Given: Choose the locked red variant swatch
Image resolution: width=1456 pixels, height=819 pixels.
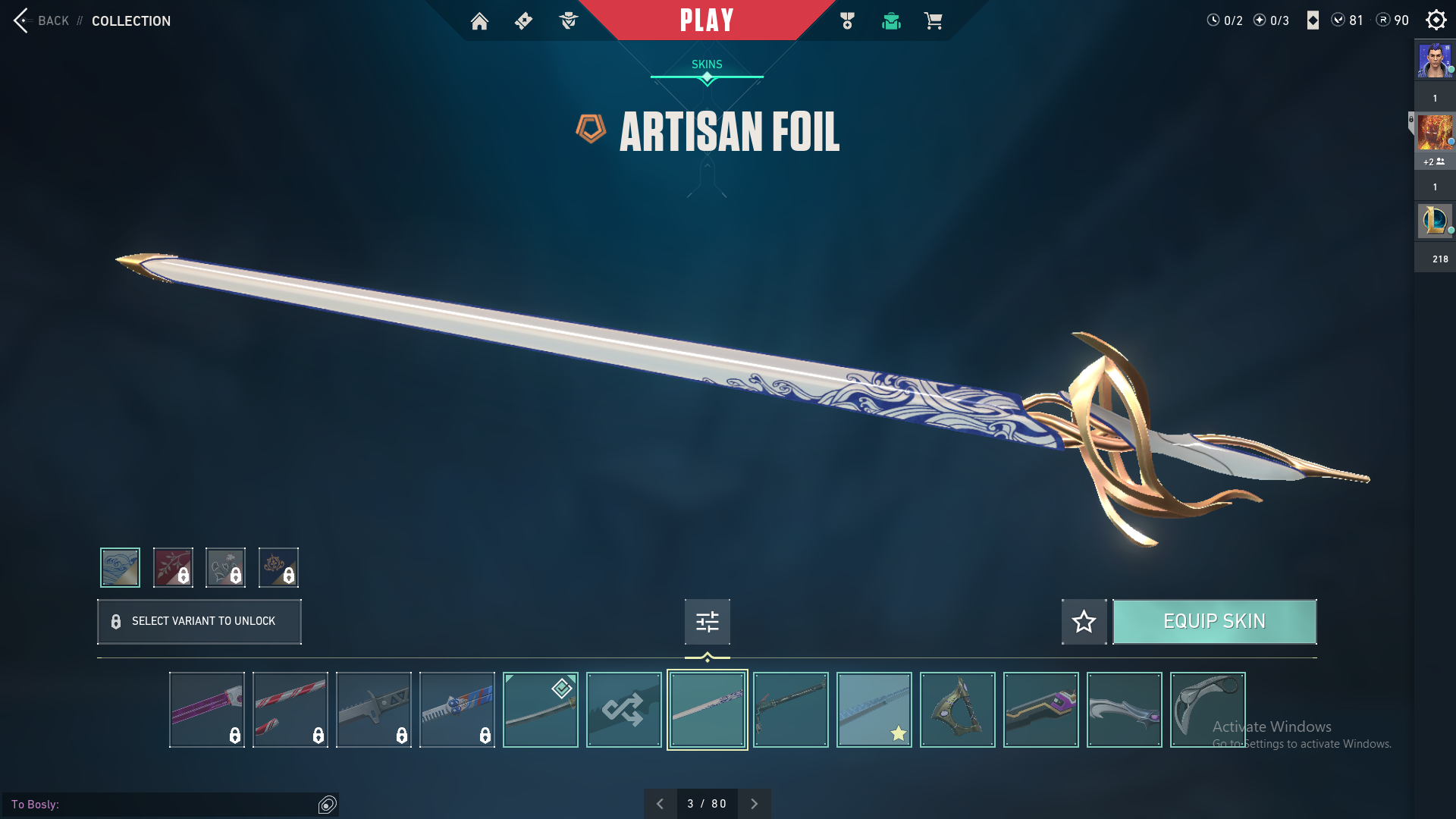Looking at the screenshot, I should pos(173,567).
